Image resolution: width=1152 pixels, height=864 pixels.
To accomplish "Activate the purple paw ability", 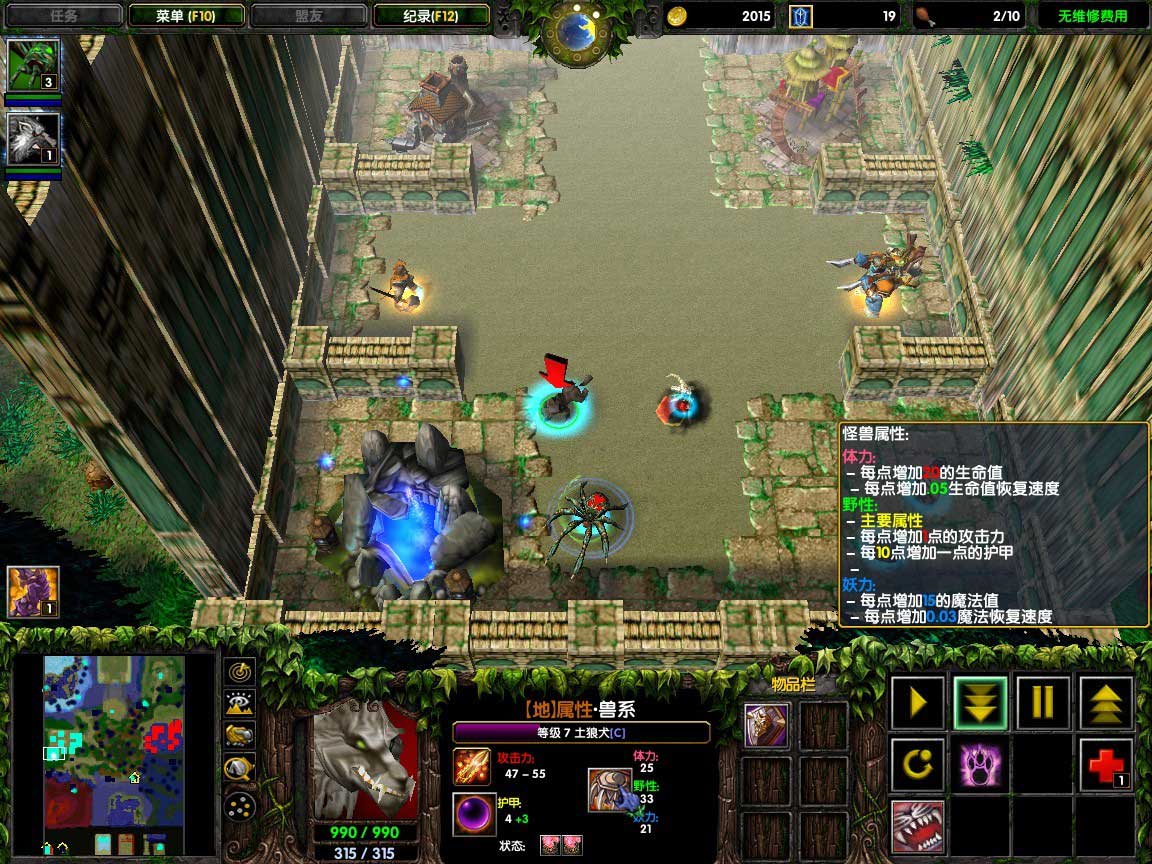I will pyautogui.click(x=980, y=765).
